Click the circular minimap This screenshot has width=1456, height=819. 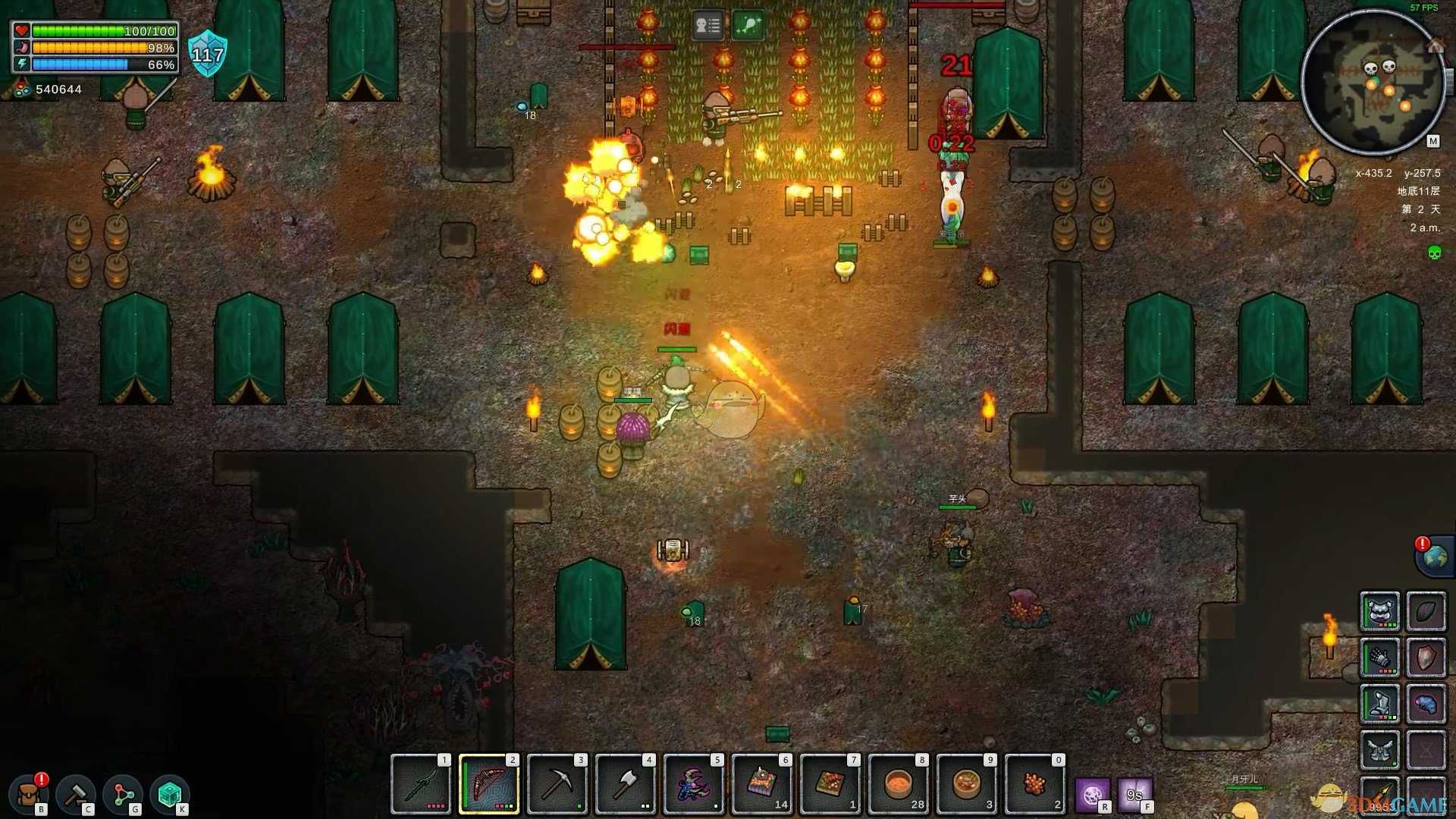pyautogui.click(x=1373, y=82)
